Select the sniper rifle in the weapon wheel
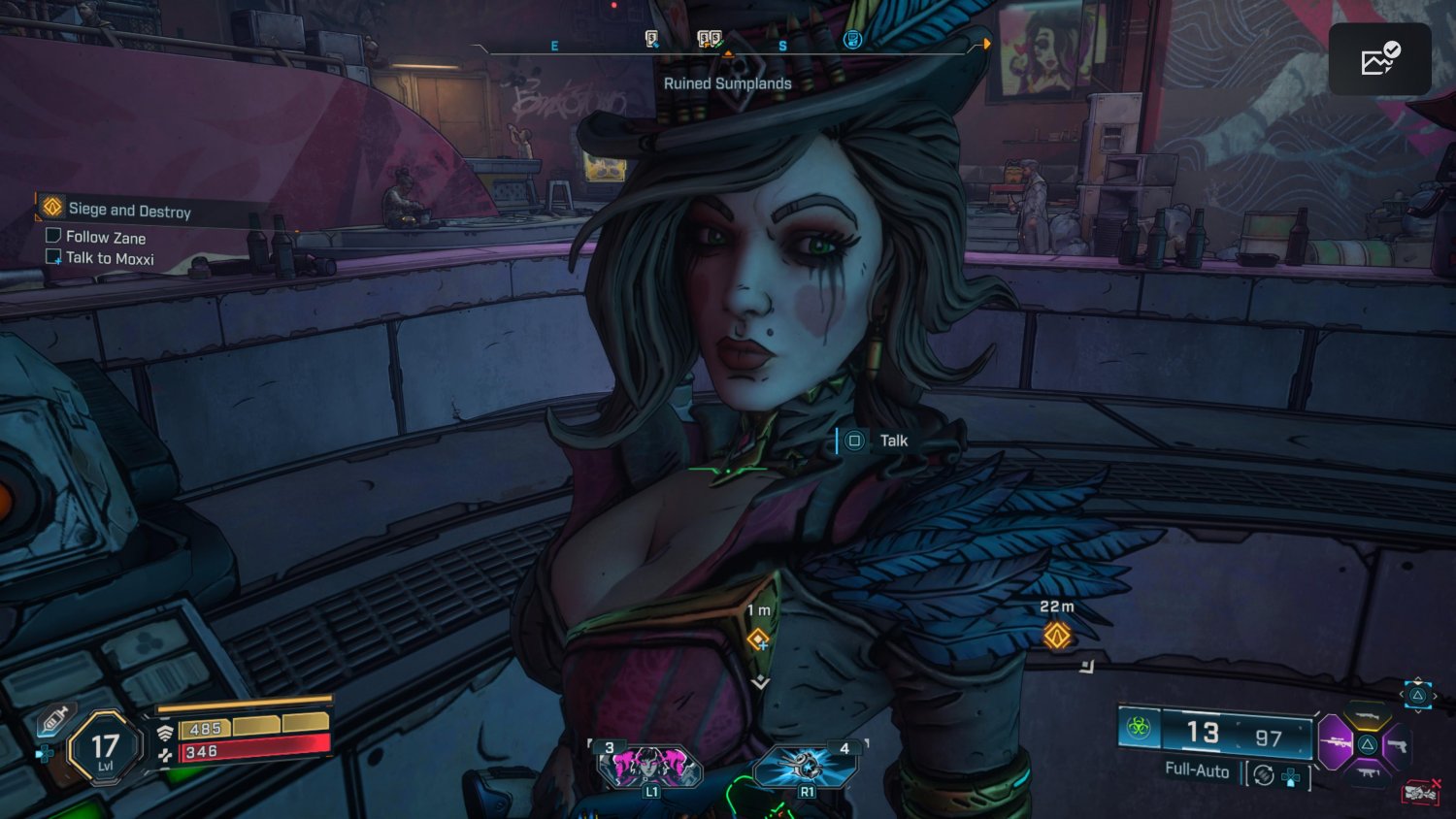The image size is (1456, 819). [1337, 742]
